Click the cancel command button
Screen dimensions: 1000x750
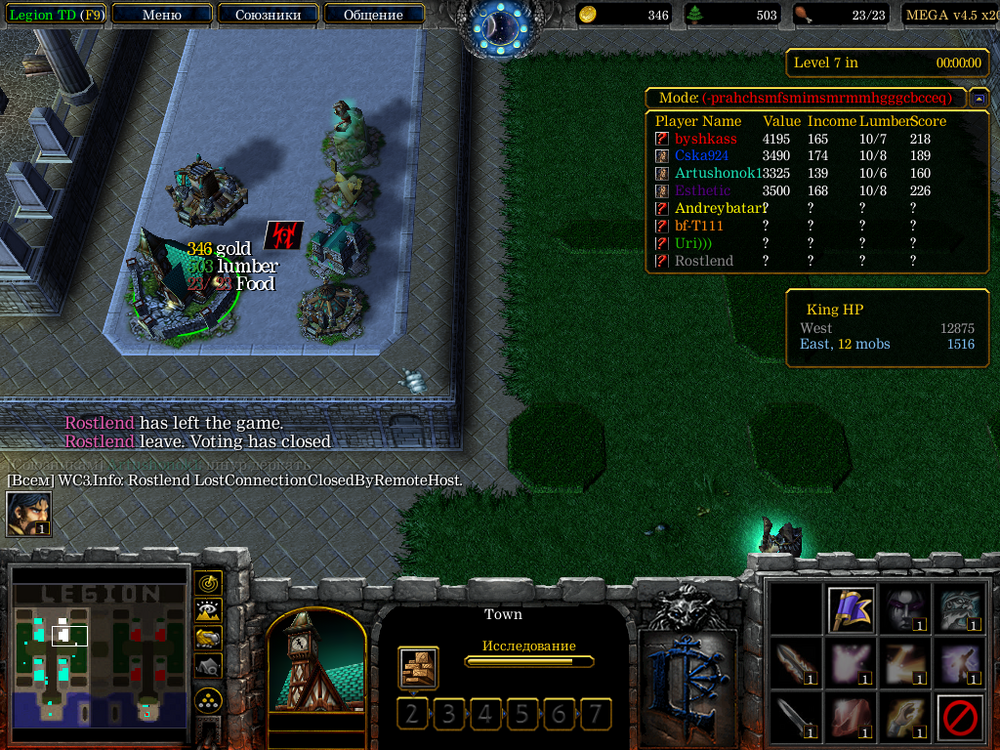point(958,717)
